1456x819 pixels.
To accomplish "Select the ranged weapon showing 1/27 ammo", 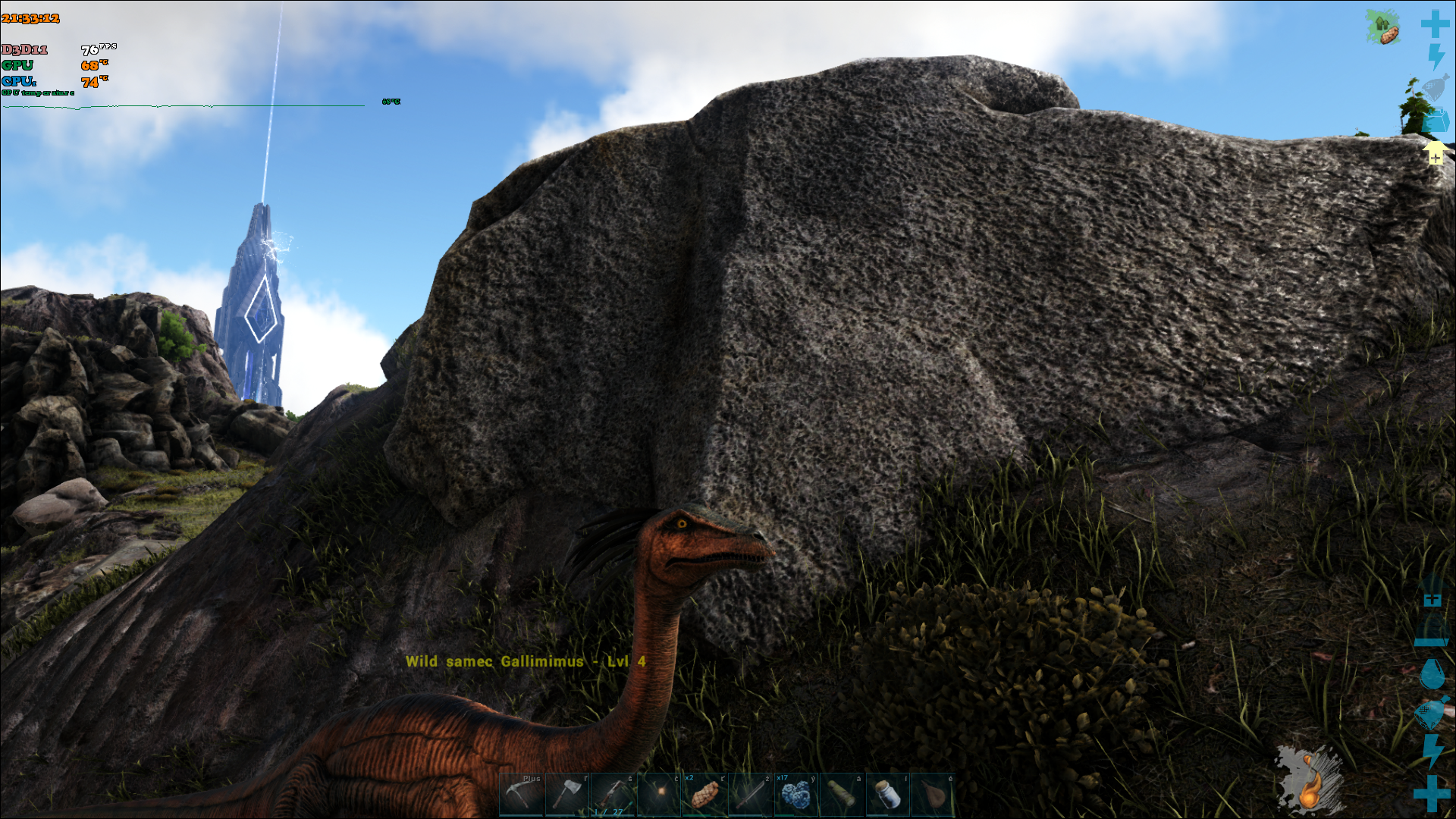I will pos(613,794).
